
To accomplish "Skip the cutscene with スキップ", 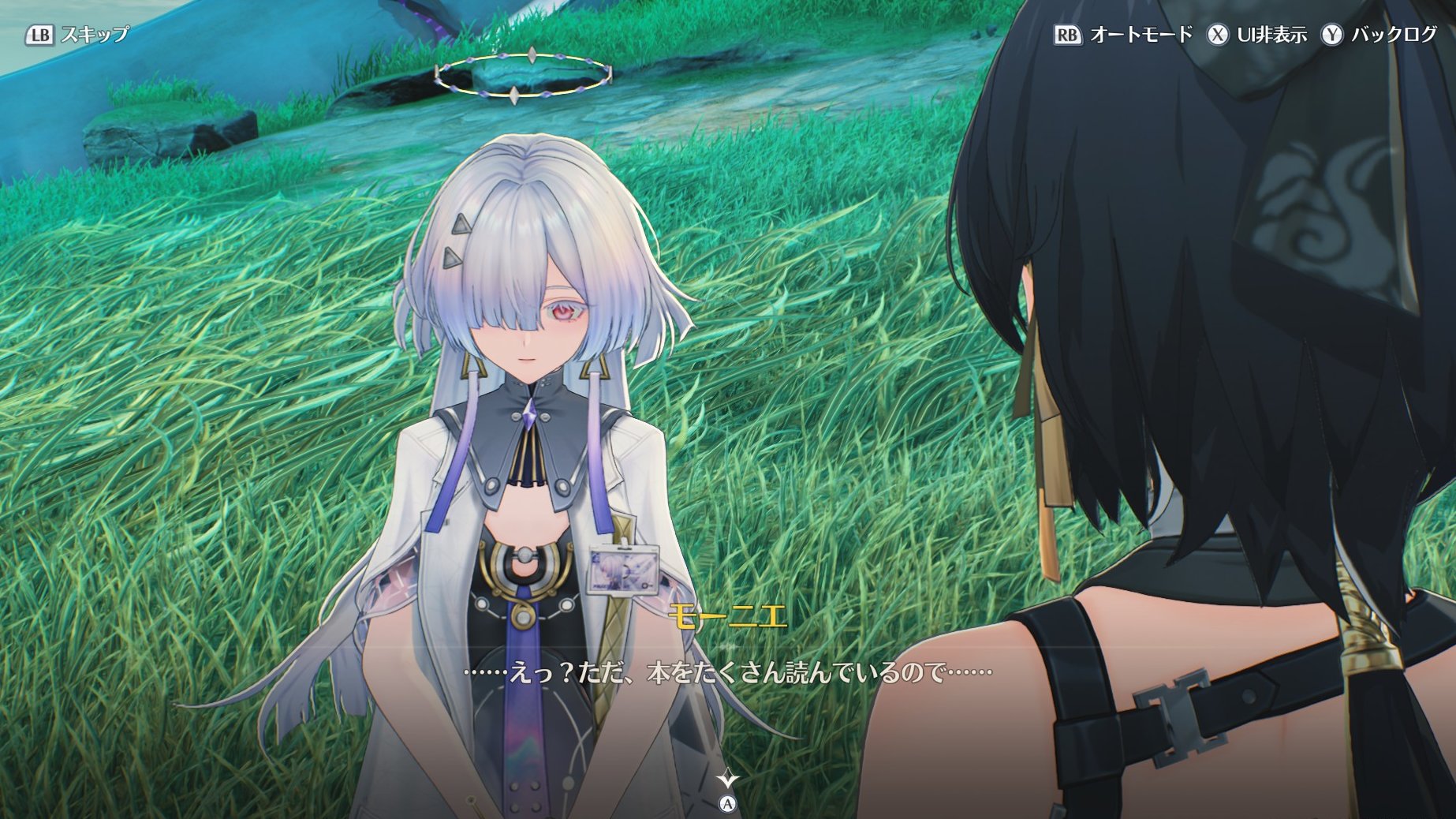I will click(x=77, y=35).
